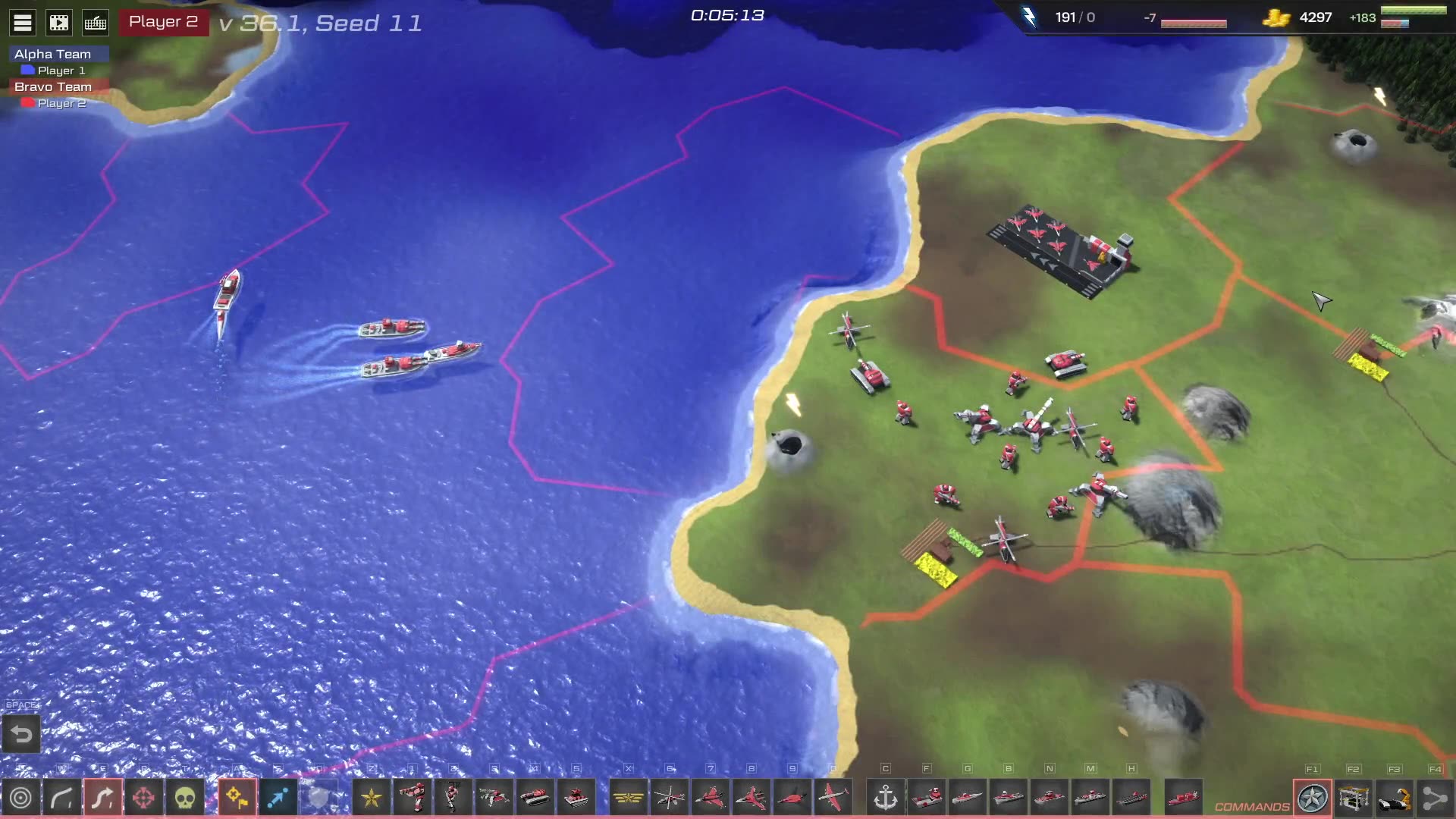Open the robotic arm vehicle tab

1395,798
